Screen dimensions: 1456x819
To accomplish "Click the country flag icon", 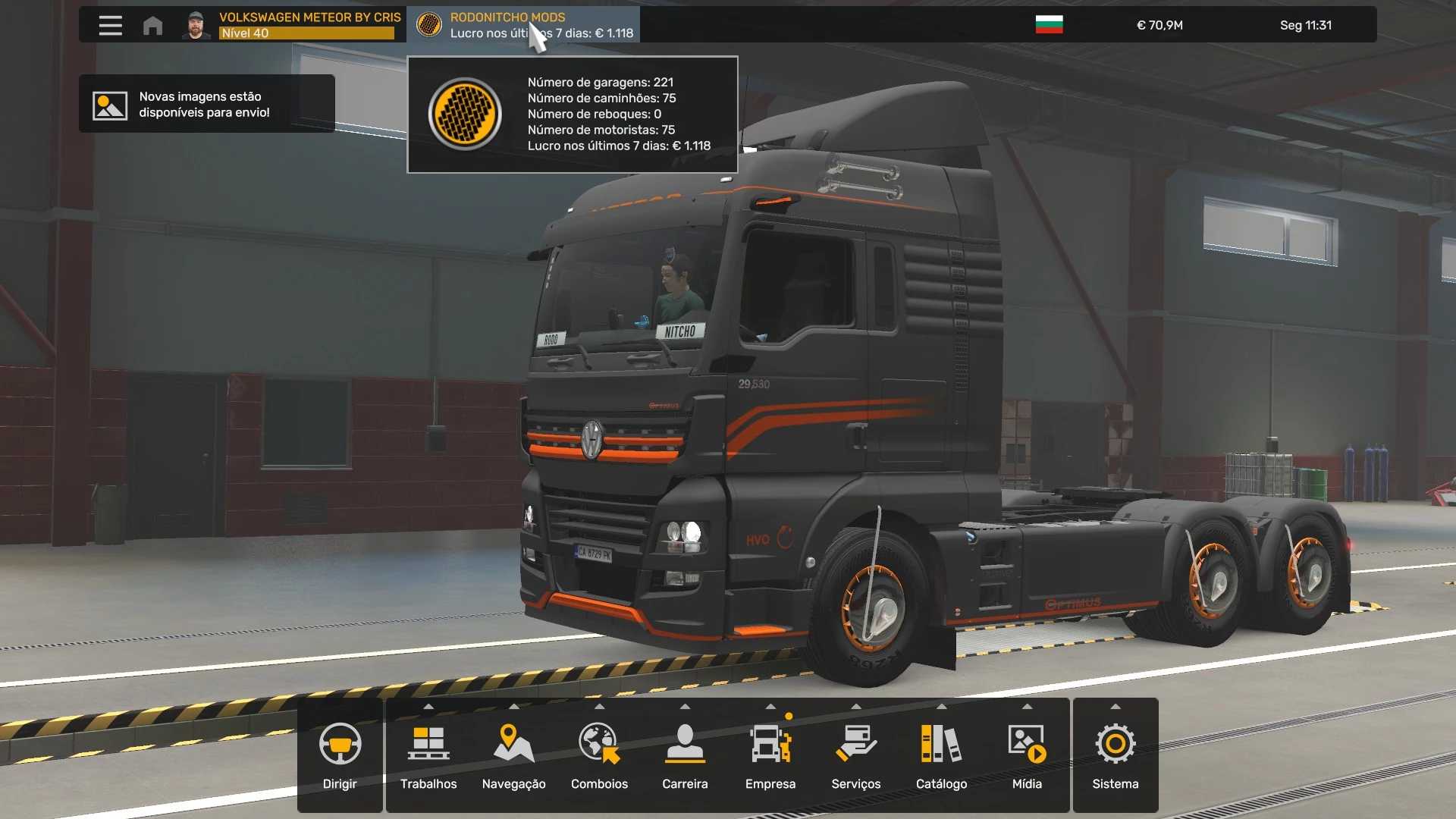I will click(x=1049, y=25).
